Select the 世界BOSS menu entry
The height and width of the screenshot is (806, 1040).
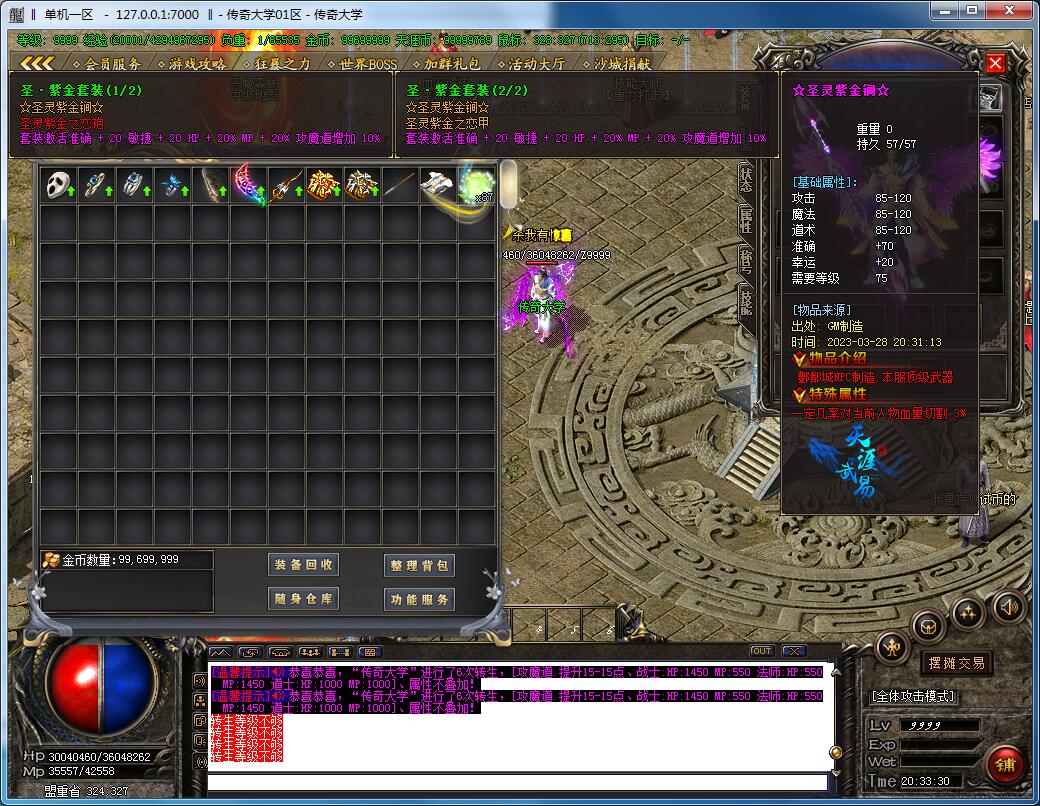click(x=361, y=63)
